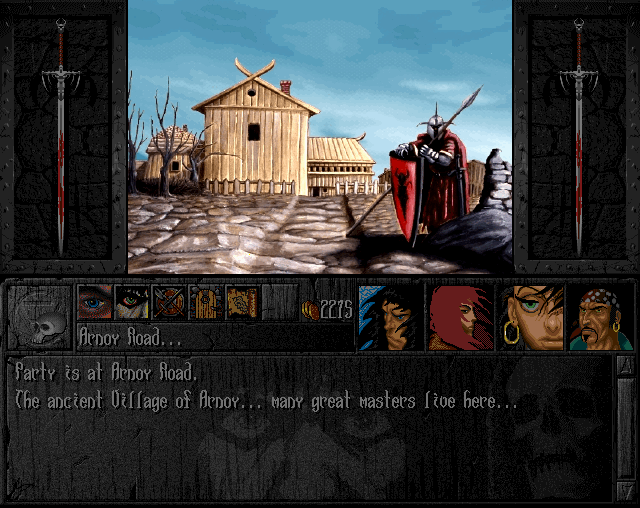Select the dark-haired blue-faced party portrait
Screen dimensions: 640x508
[389, 317]
